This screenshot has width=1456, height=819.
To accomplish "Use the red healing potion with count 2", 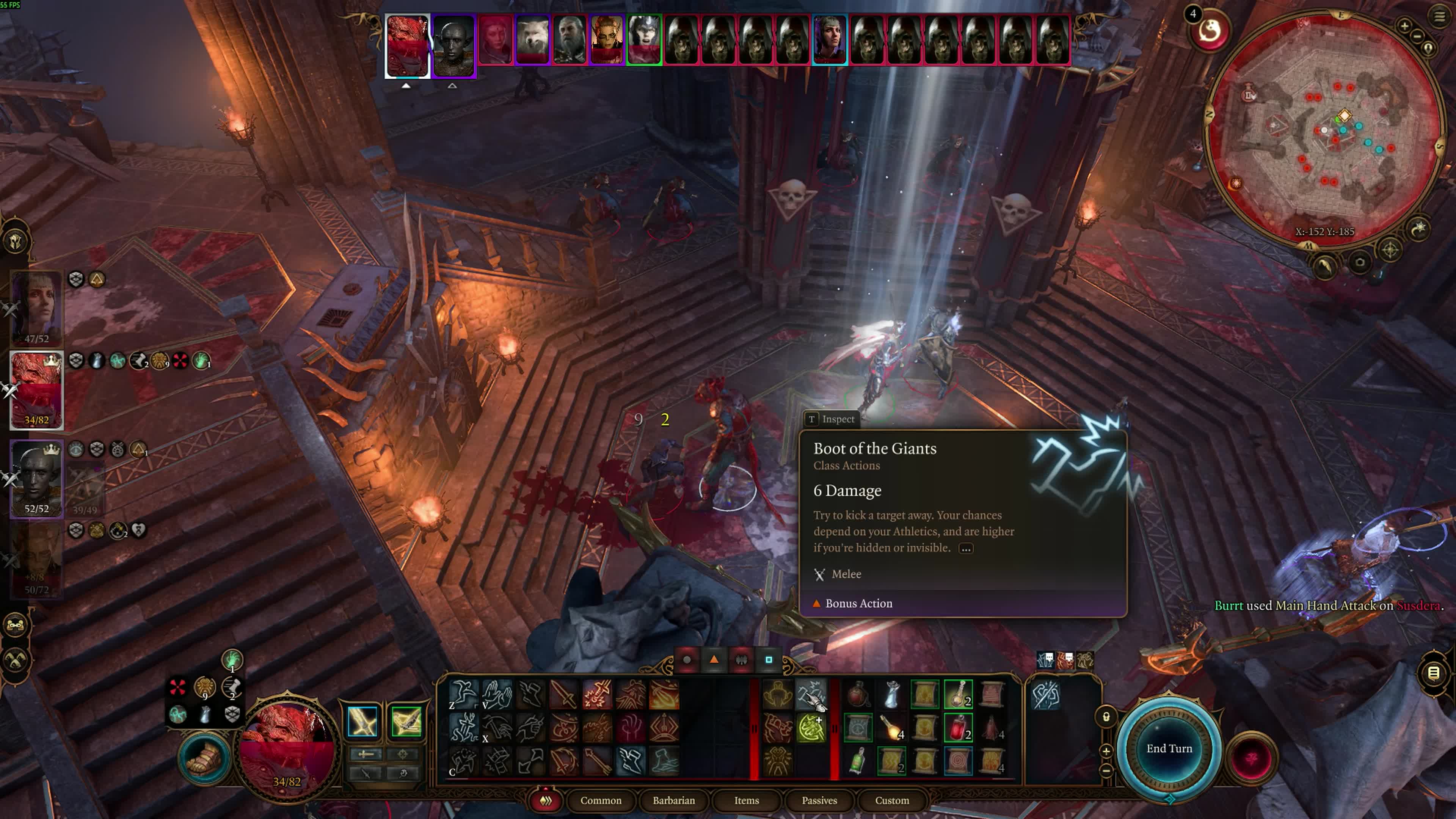I will coord(958,728).
